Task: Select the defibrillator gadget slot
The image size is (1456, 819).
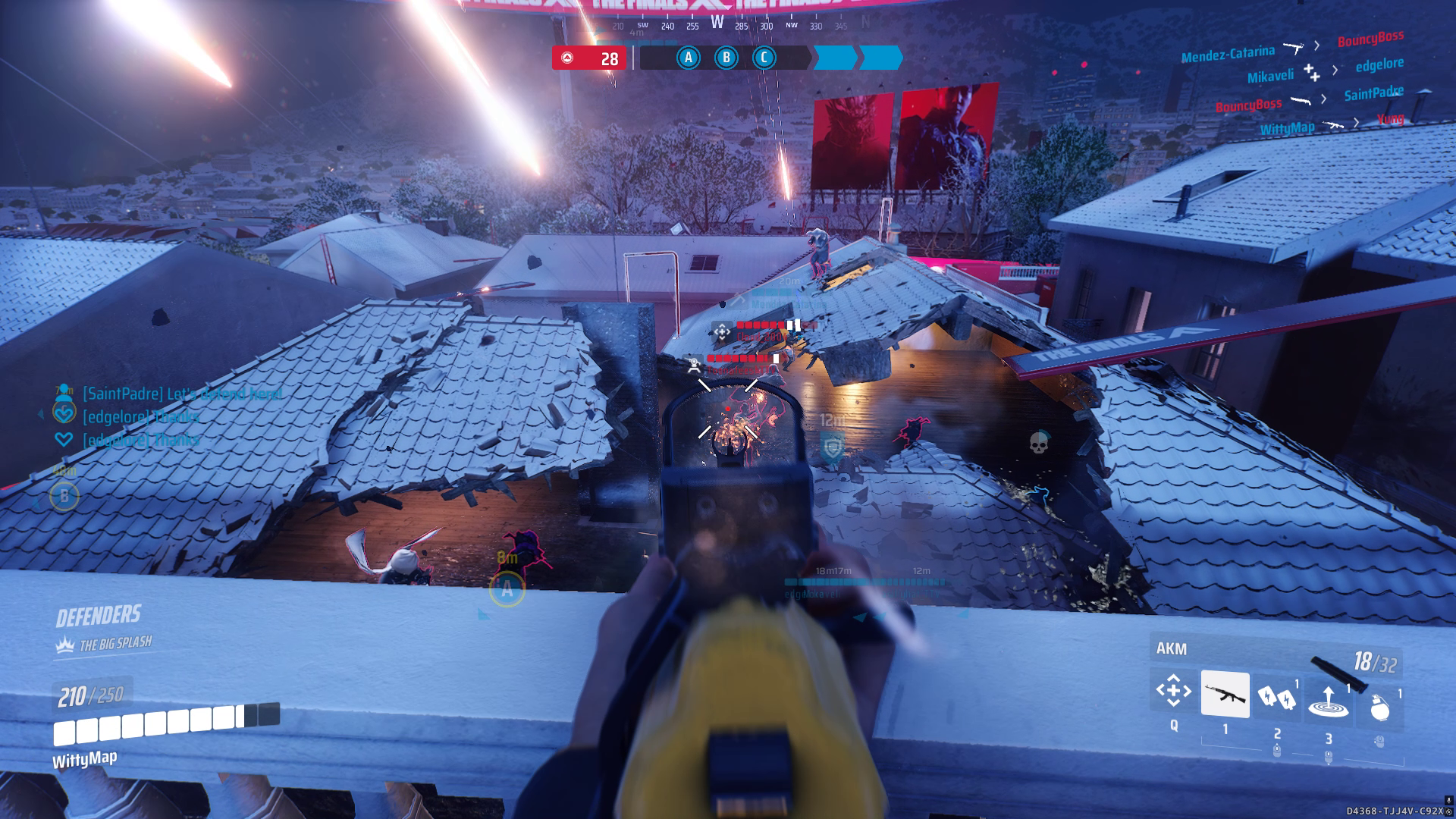Action: [1276, 697]
